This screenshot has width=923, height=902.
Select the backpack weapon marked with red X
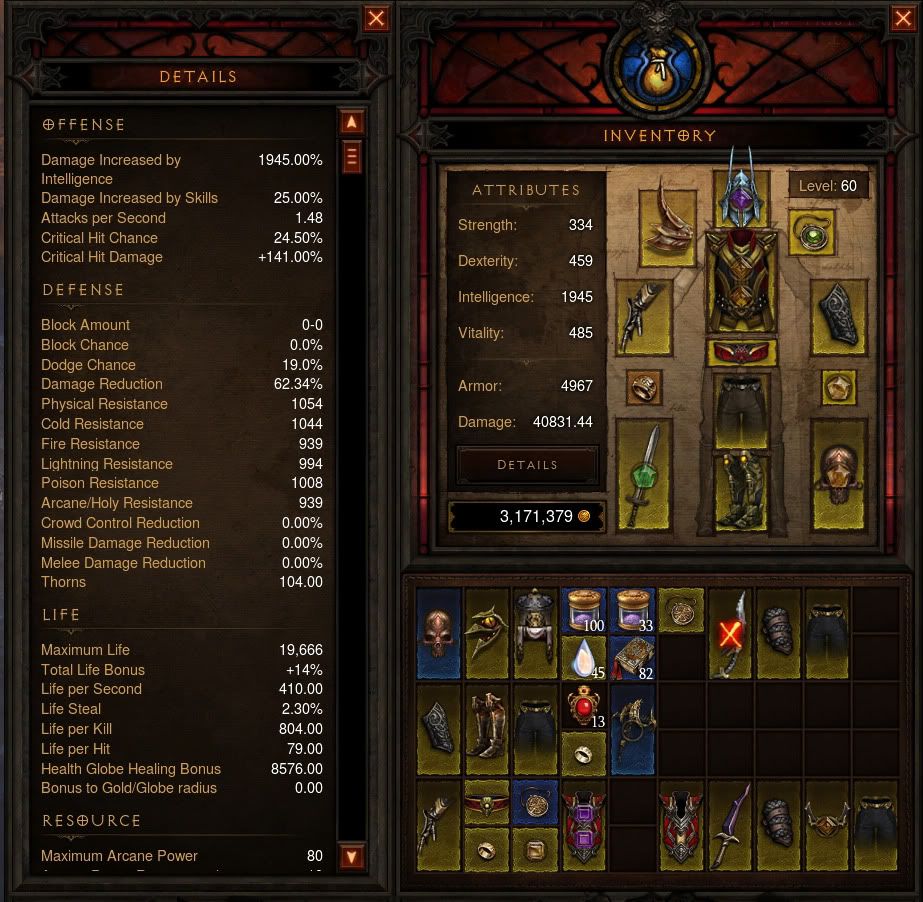pyautogui.click(x=730, y=633)
